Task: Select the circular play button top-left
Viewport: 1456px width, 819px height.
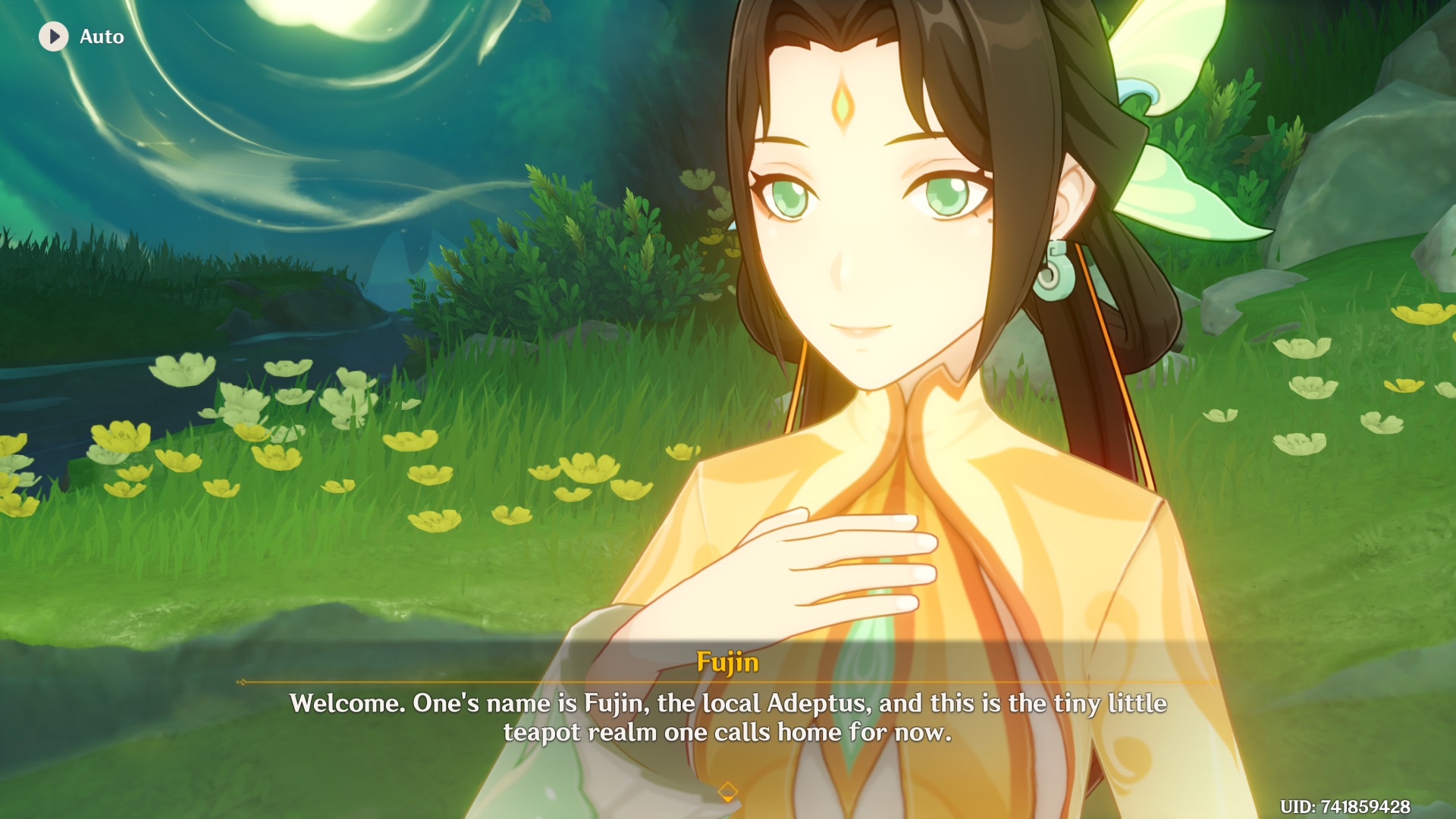Action: (x=53, y=36)
